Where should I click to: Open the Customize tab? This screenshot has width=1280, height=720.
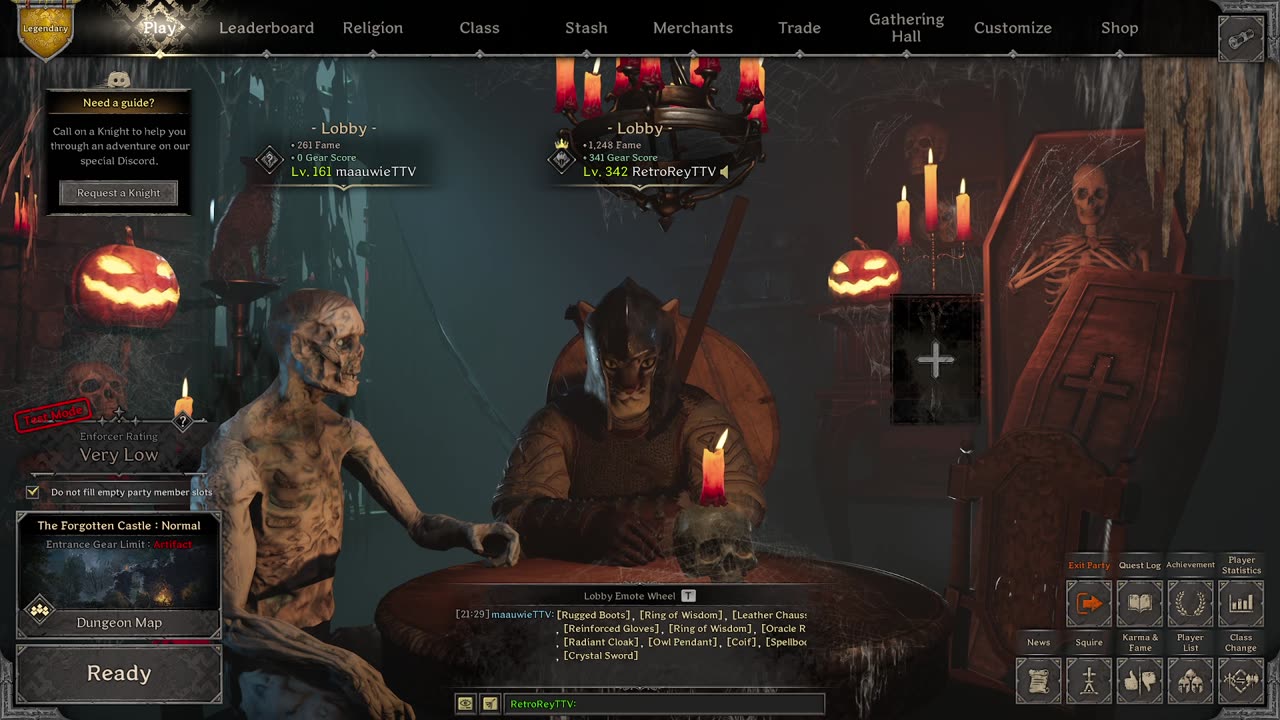(x=1013, y=28)
